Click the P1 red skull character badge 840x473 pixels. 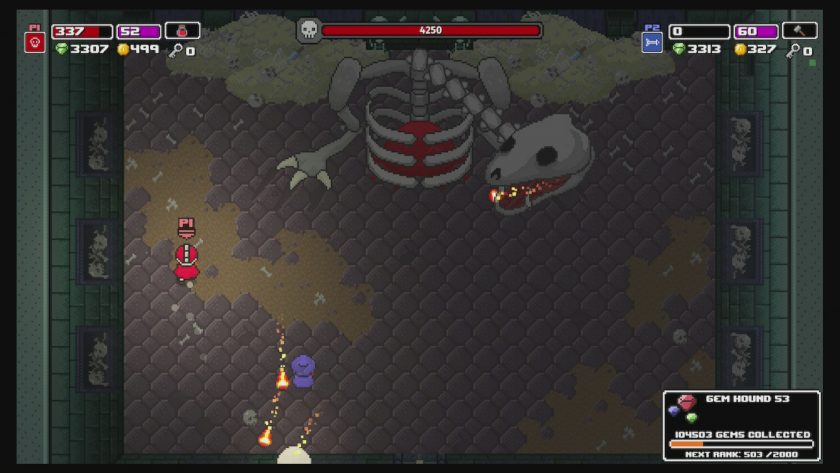coord(35,42)
